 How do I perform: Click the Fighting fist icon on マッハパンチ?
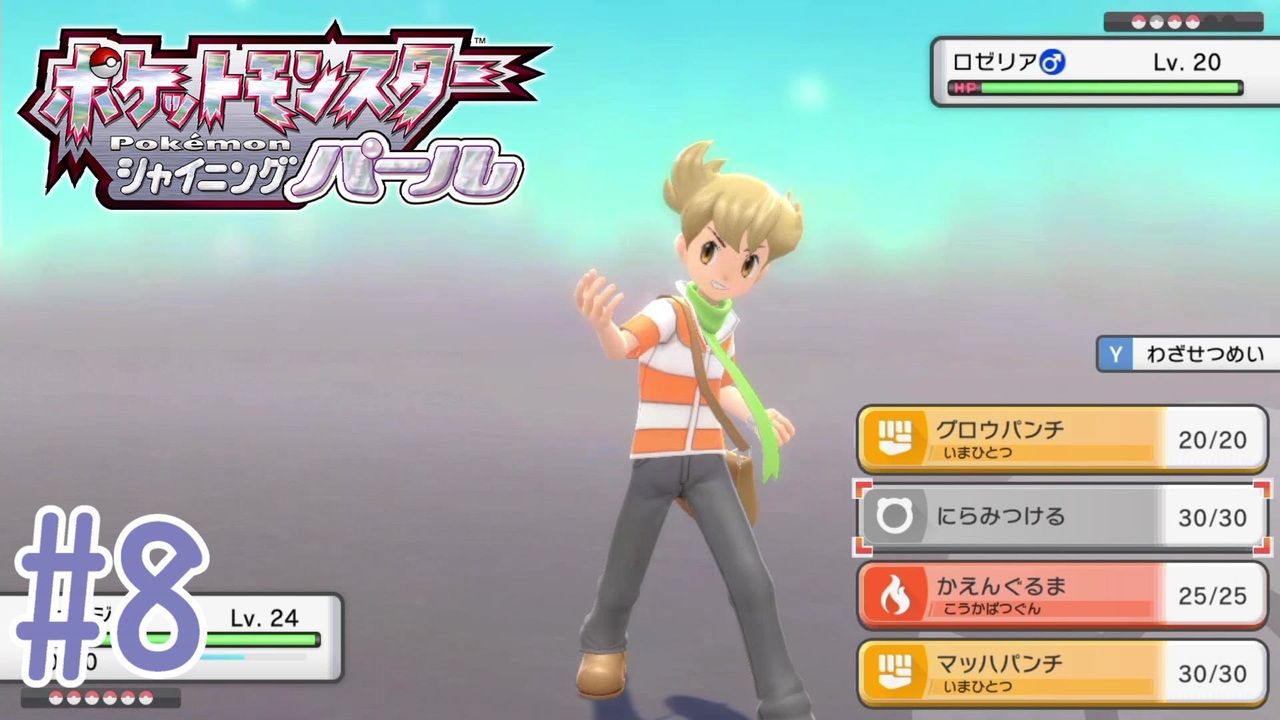[x=896, y=672]
